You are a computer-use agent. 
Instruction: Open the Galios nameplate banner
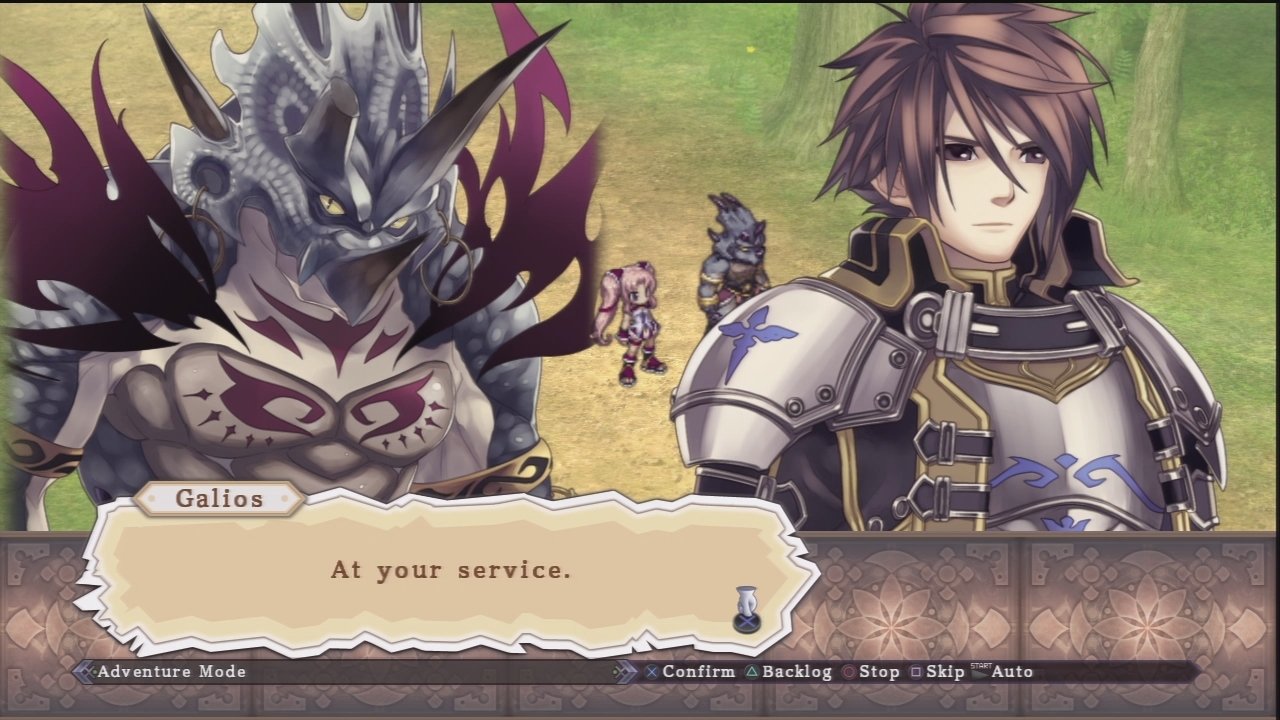pos(219,499)
